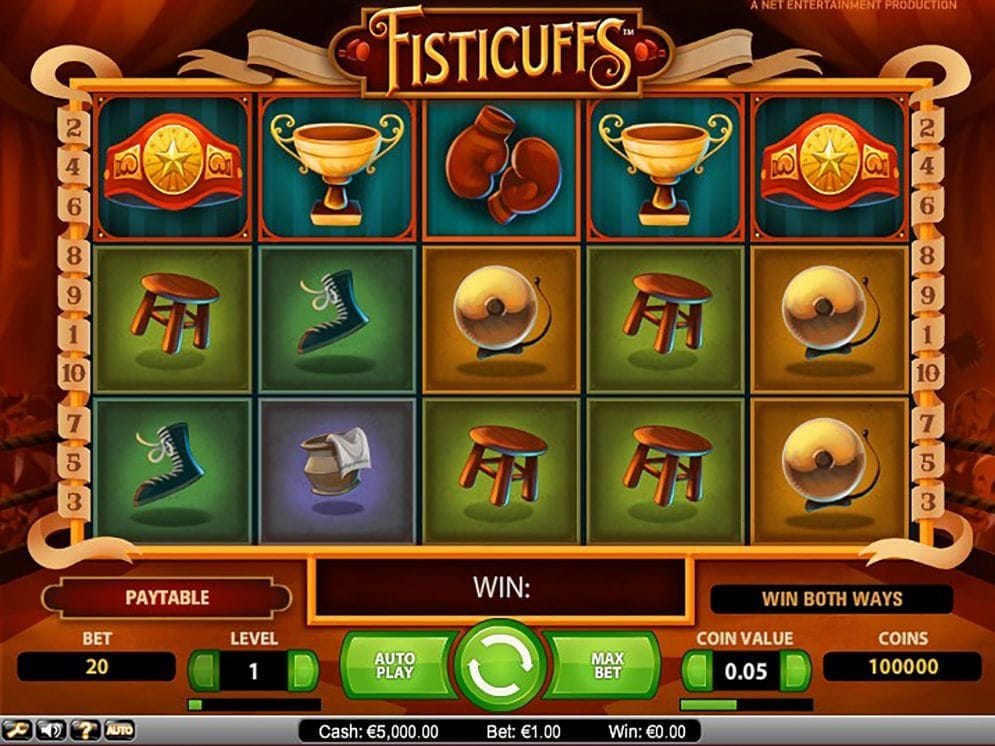Screen dimensions: 995x746
Task: Open game settings with the wrench icon
Action: [18, 731]
